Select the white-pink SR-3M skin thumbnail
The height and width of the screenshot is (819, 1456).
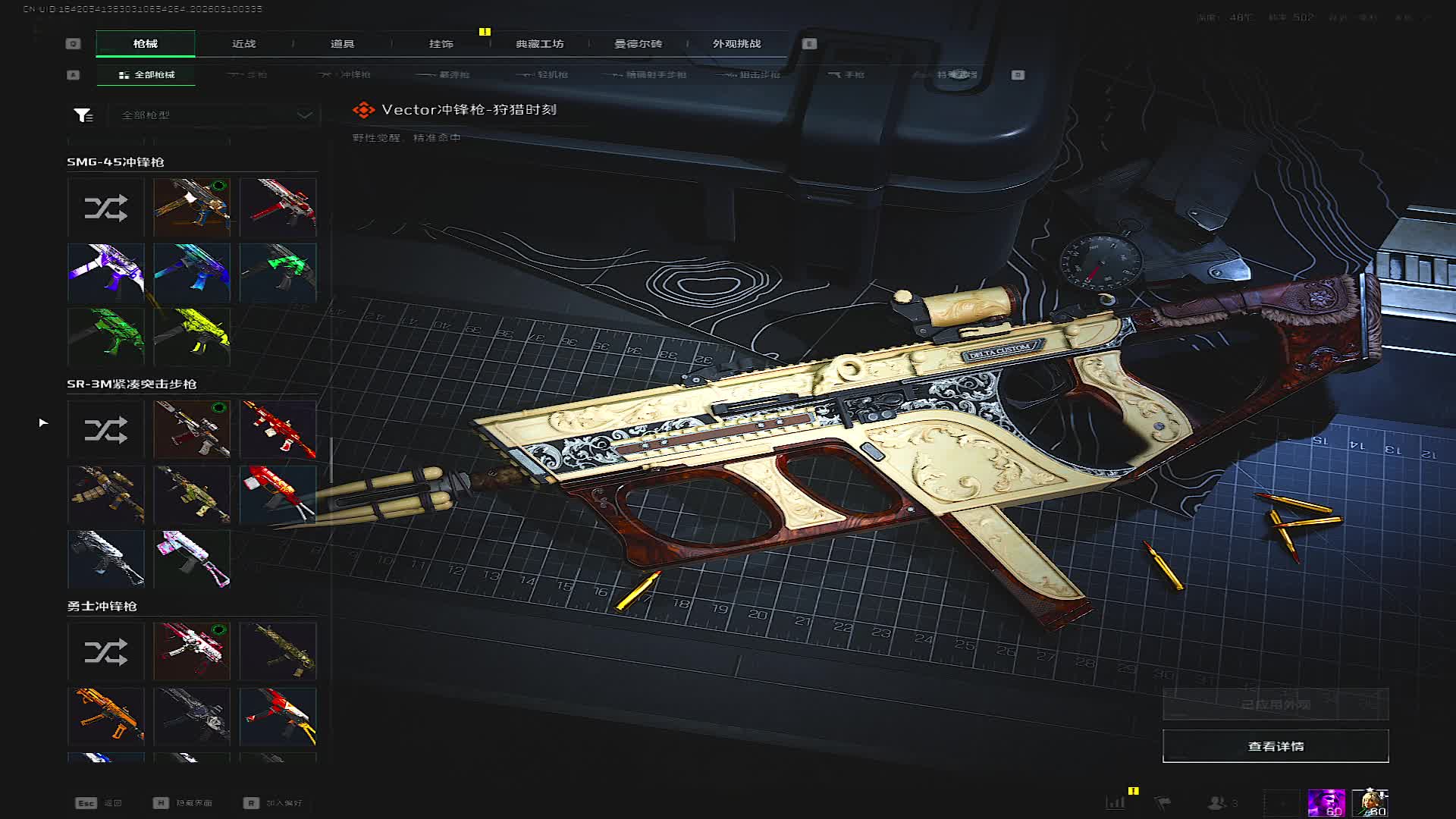[192, 559]
